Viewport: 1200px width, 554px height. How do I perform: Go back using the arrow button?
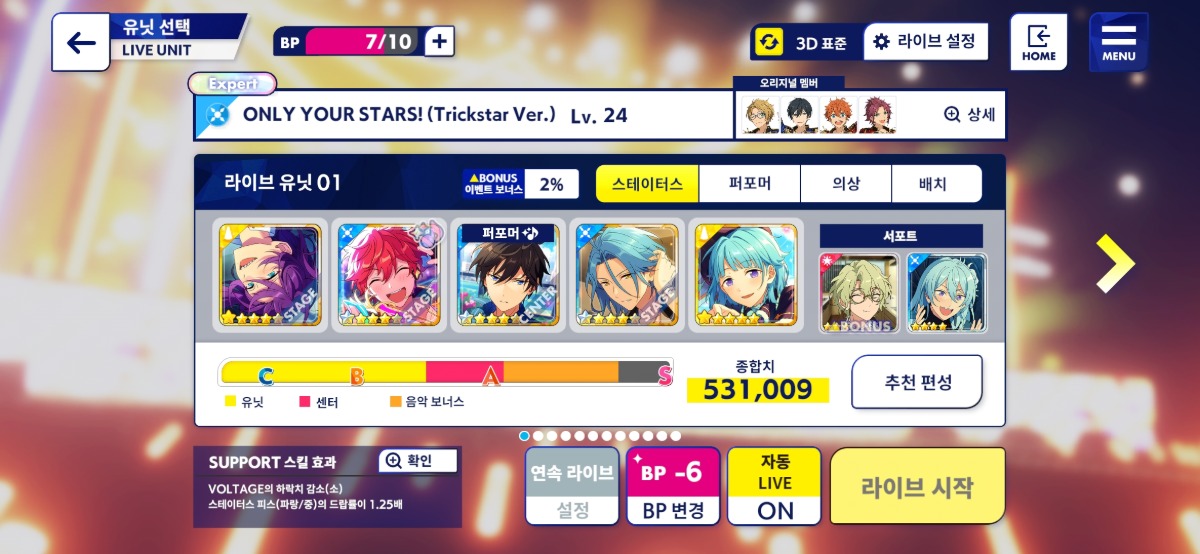[80, 43]
